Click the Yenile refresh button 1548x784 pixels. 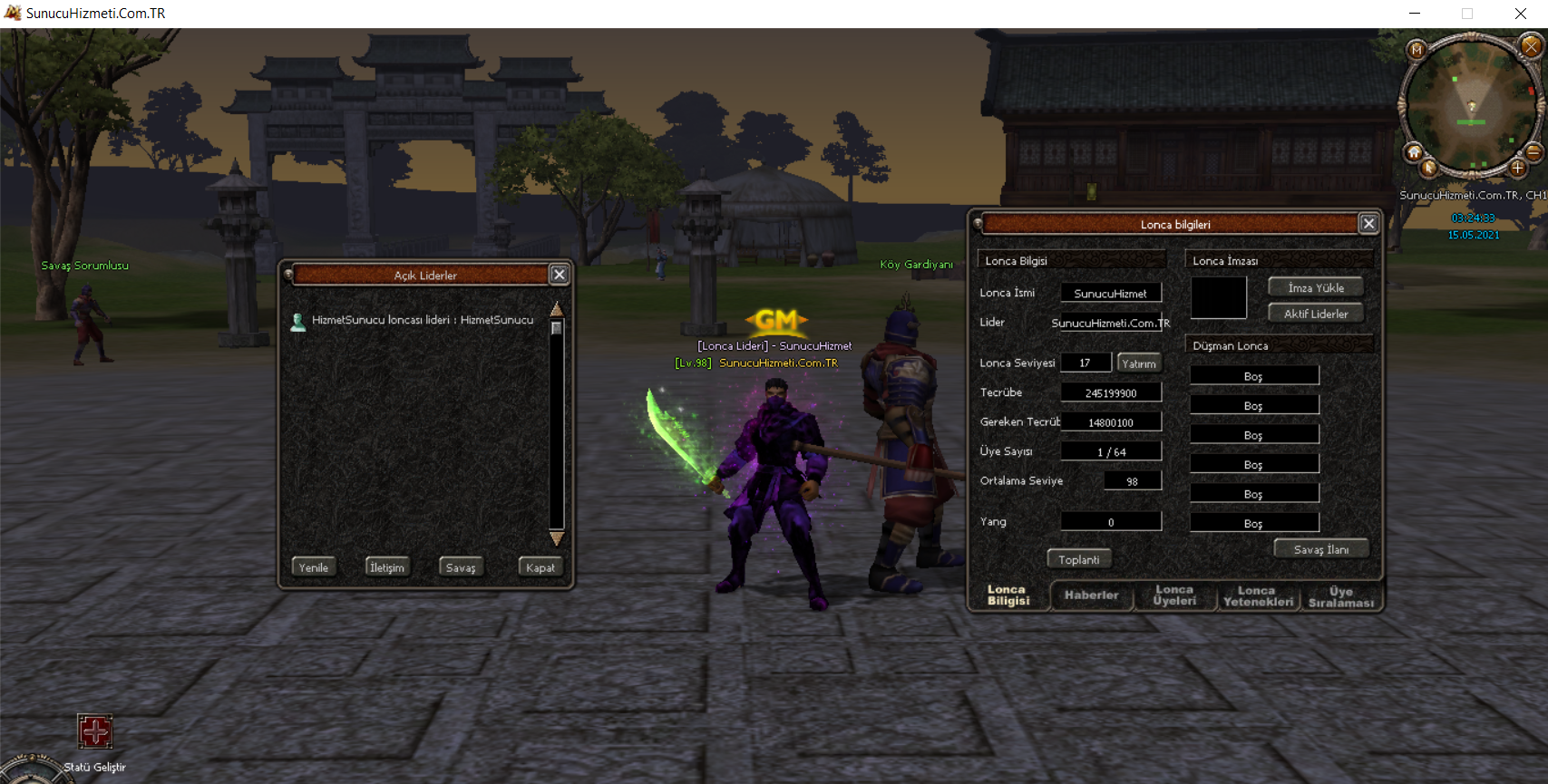coord(314,567)
